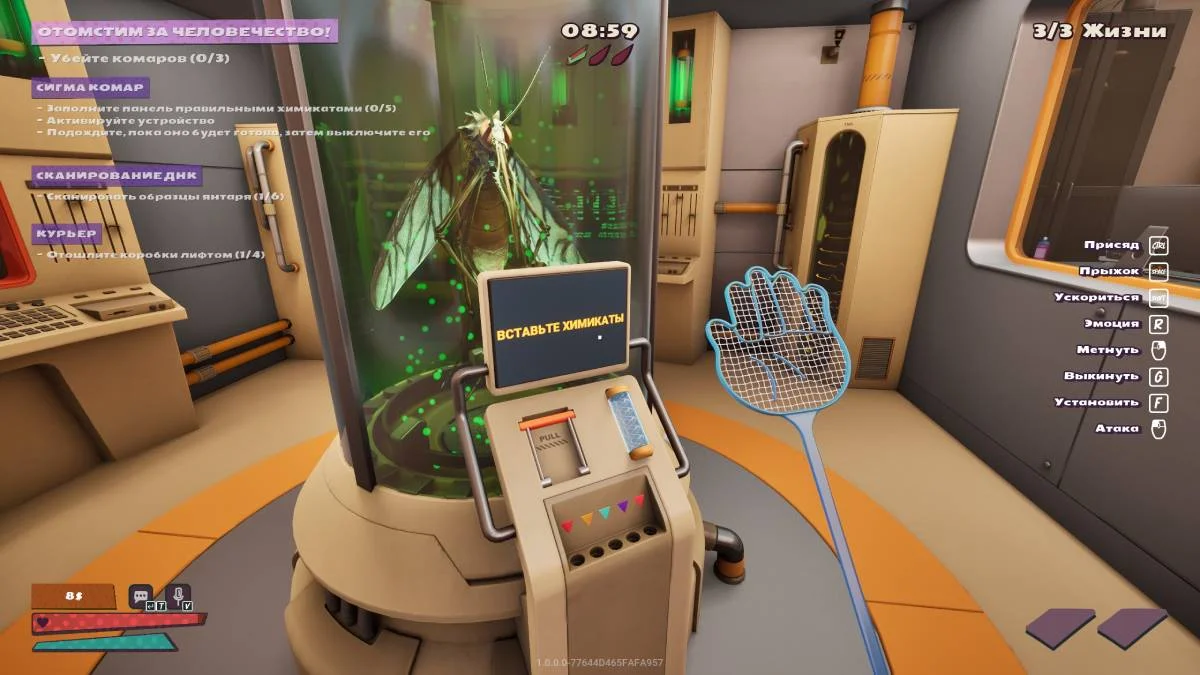
Task: Select the СКАНИРОВАНИЕ ДНК quest header
Action: click(x=116, y=176)
